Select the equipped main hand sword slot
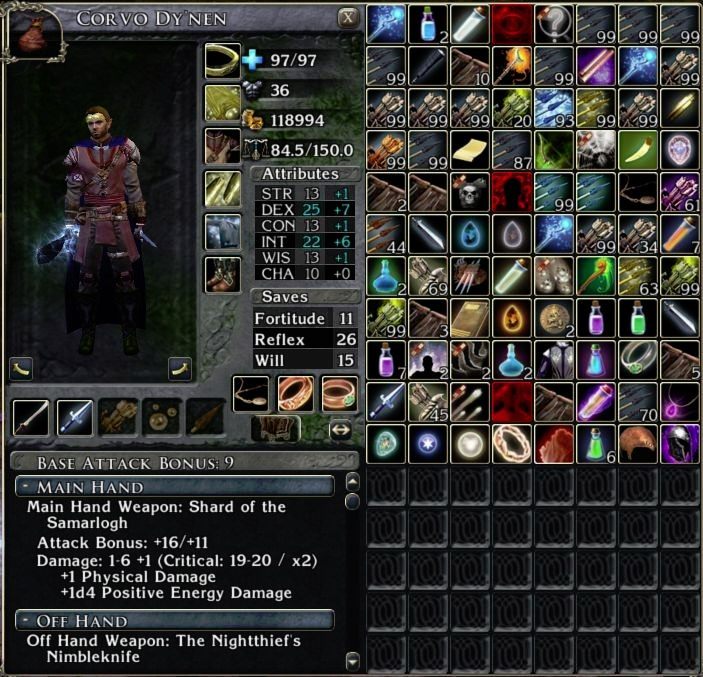The width and height of the screenshot is (703, 677). pyautogui.click(x=30, y=415)
